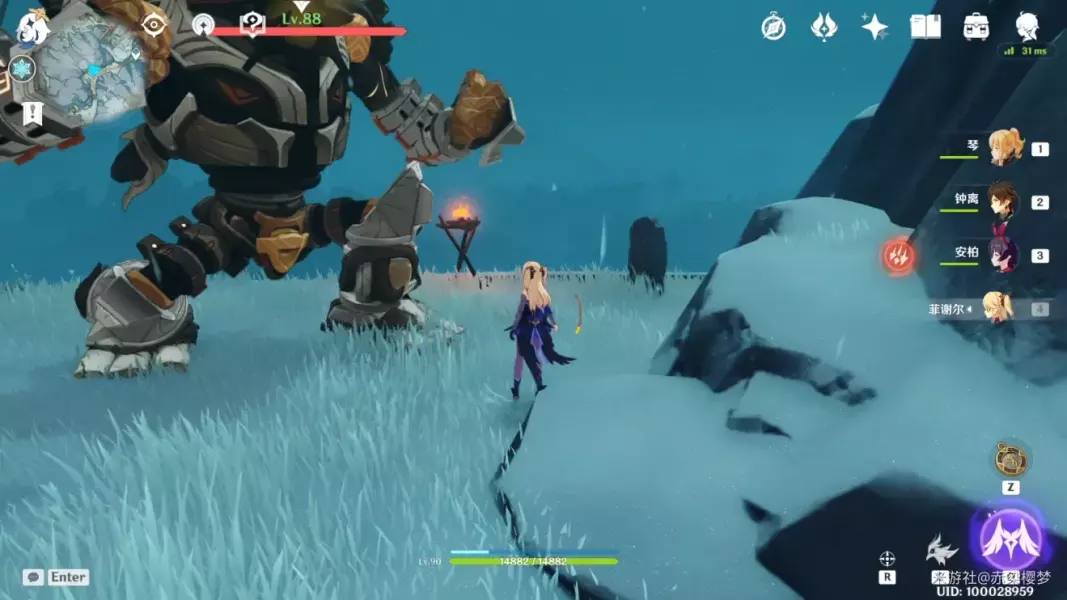Open the winged Battle Pass icon

tap(823, 27)
